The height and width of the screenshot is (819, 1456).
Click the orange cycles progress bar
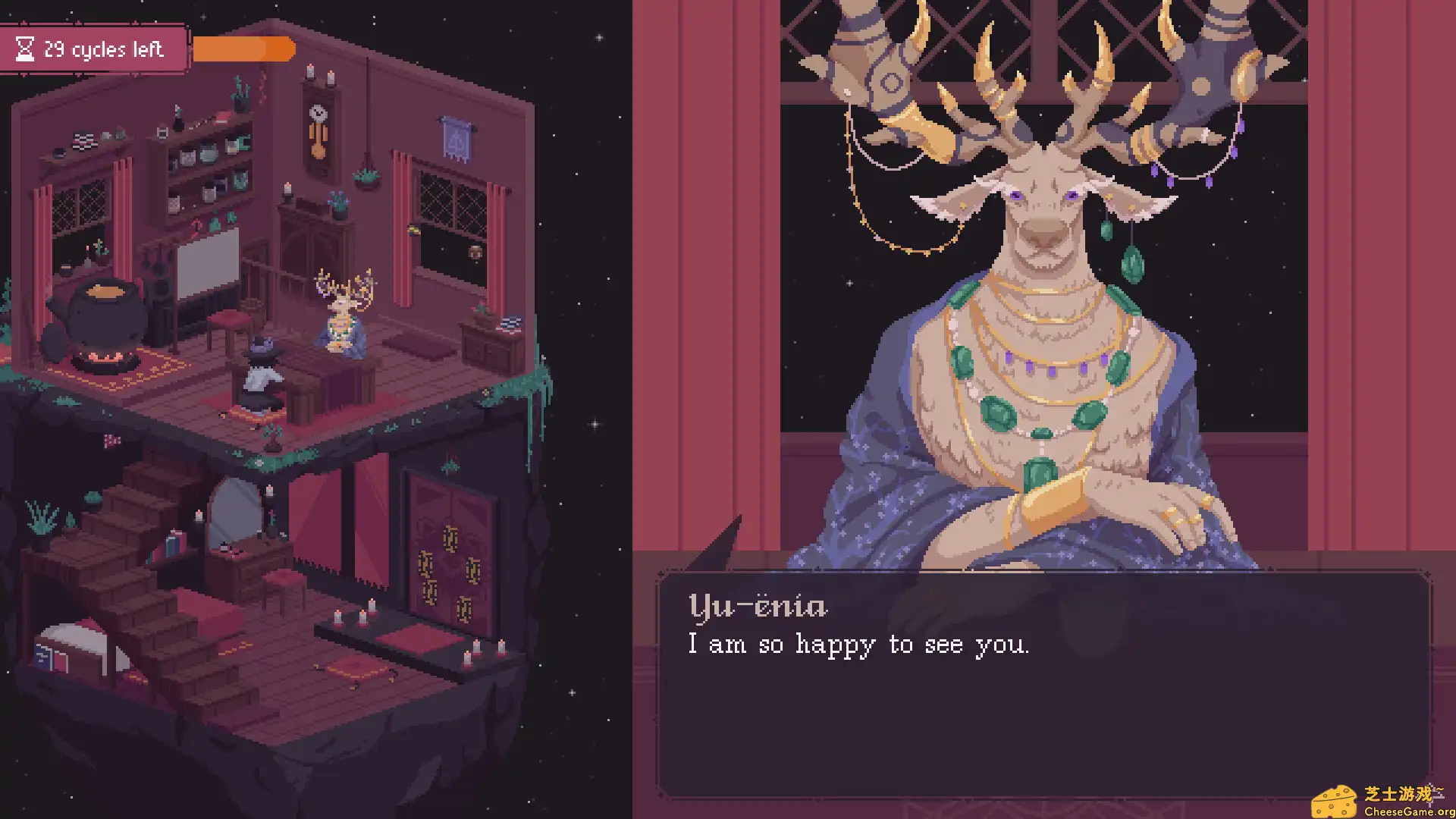[x=243, y=49]
